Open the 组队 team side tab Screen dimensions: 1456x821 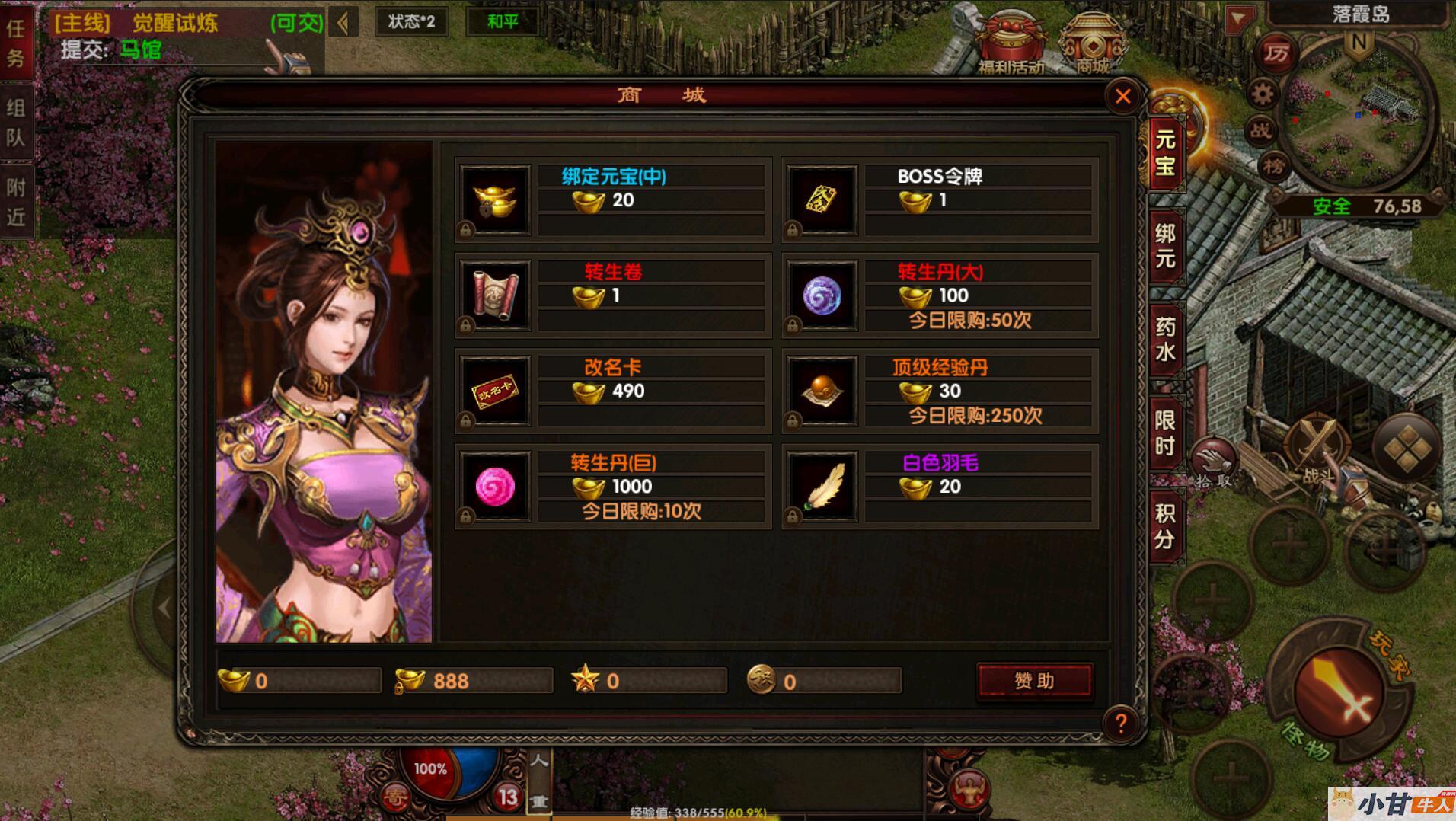pyautogui.click(x=16, y=123)
